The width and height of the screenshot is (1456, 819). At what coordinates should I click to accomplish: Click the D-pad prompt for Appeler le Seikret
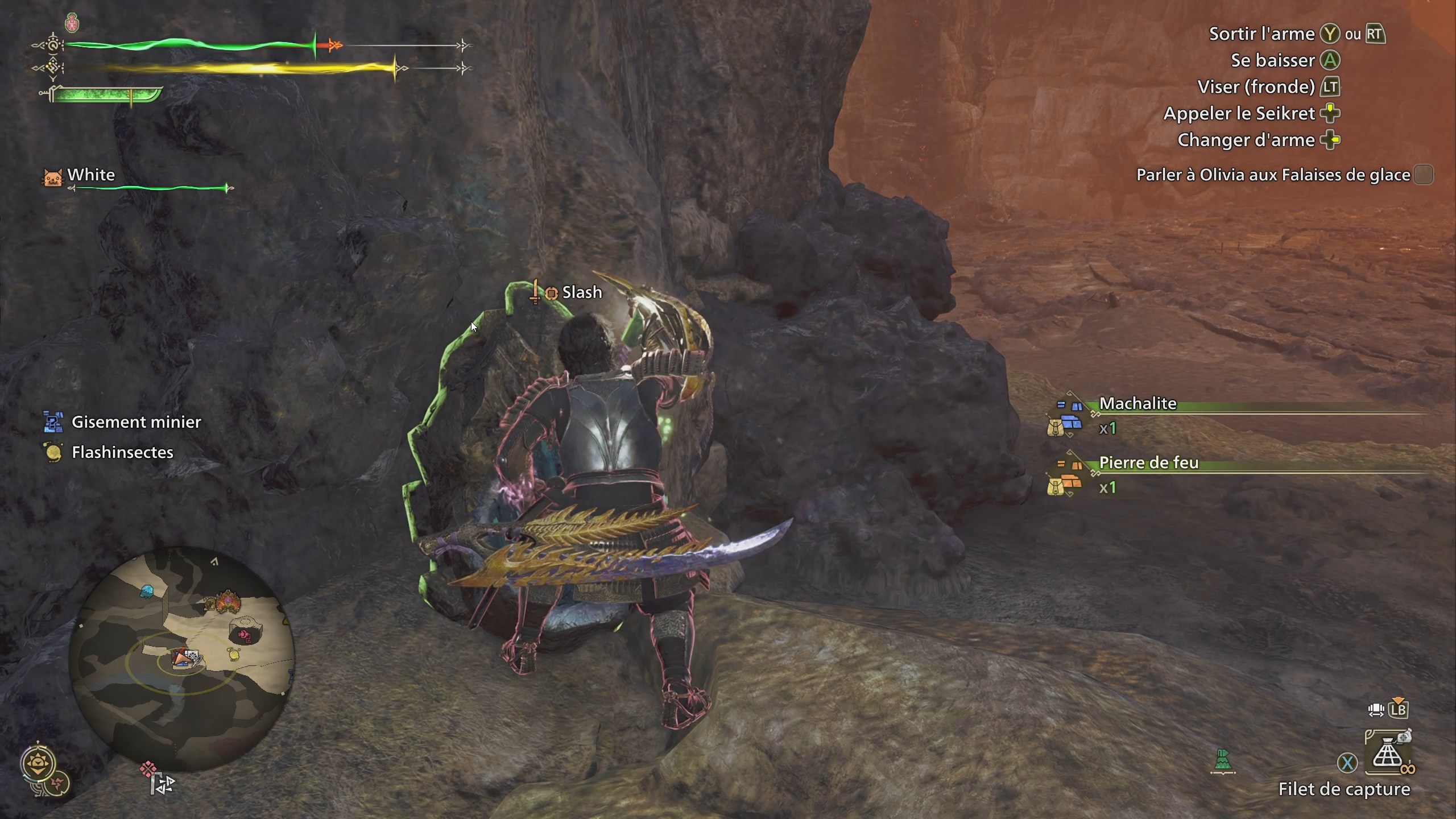(x=1330, y=113)
